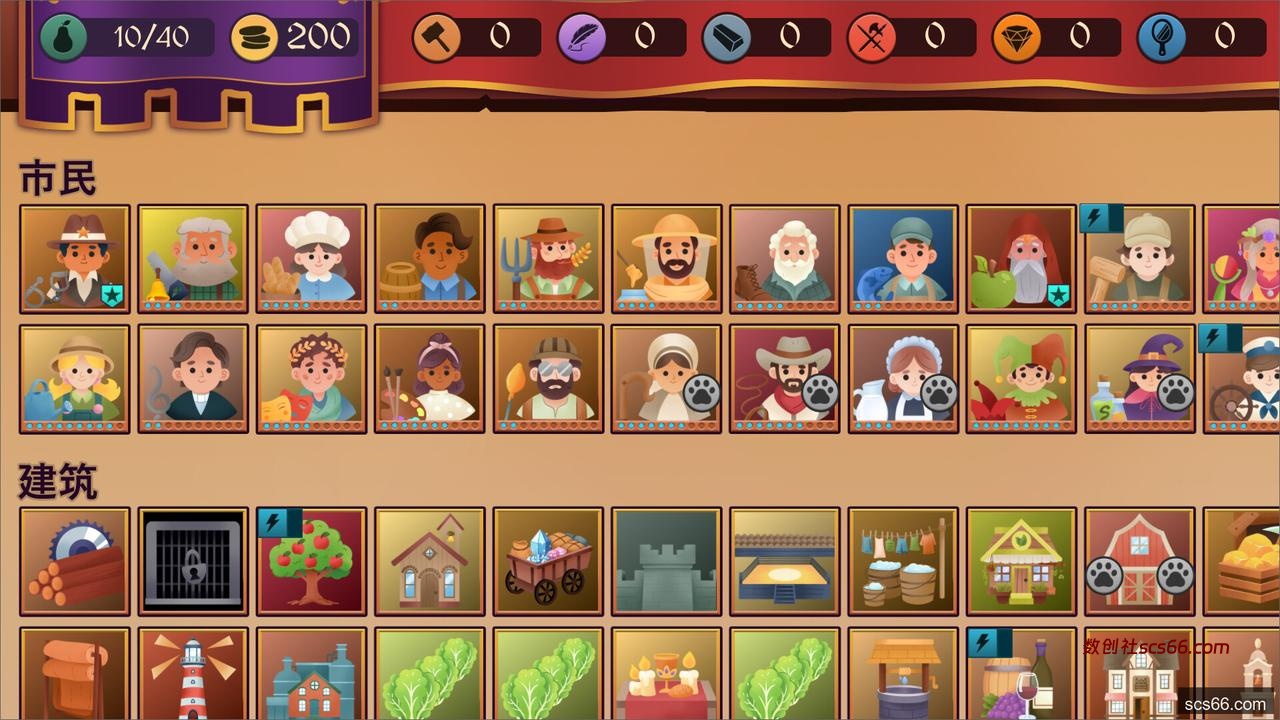Screen dimensions: 1280x720
Task: Choose the cowboy with lasso card
Action: tap(785, 379)
